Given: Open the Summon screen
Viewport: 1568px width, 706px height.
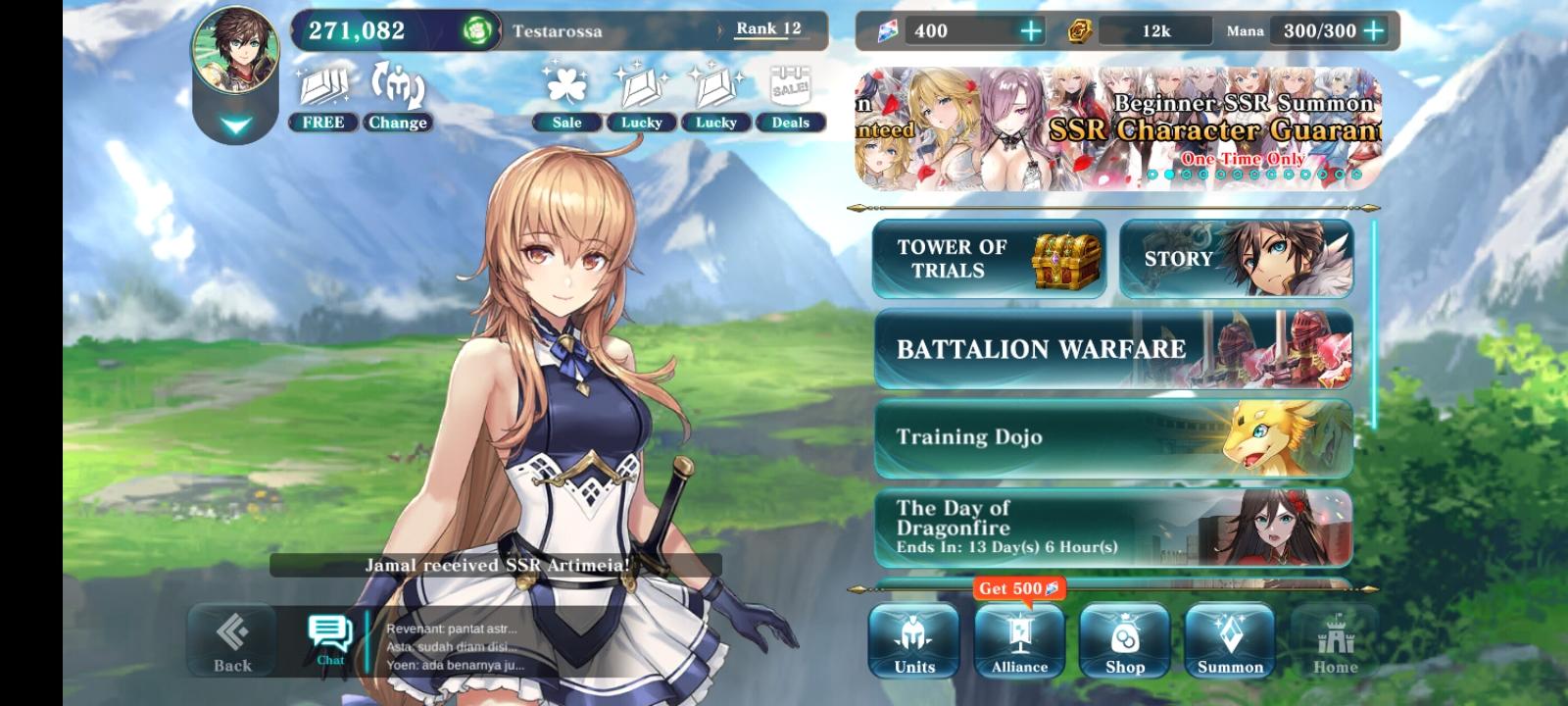Looking at the screenshot, I should 1229,640.
